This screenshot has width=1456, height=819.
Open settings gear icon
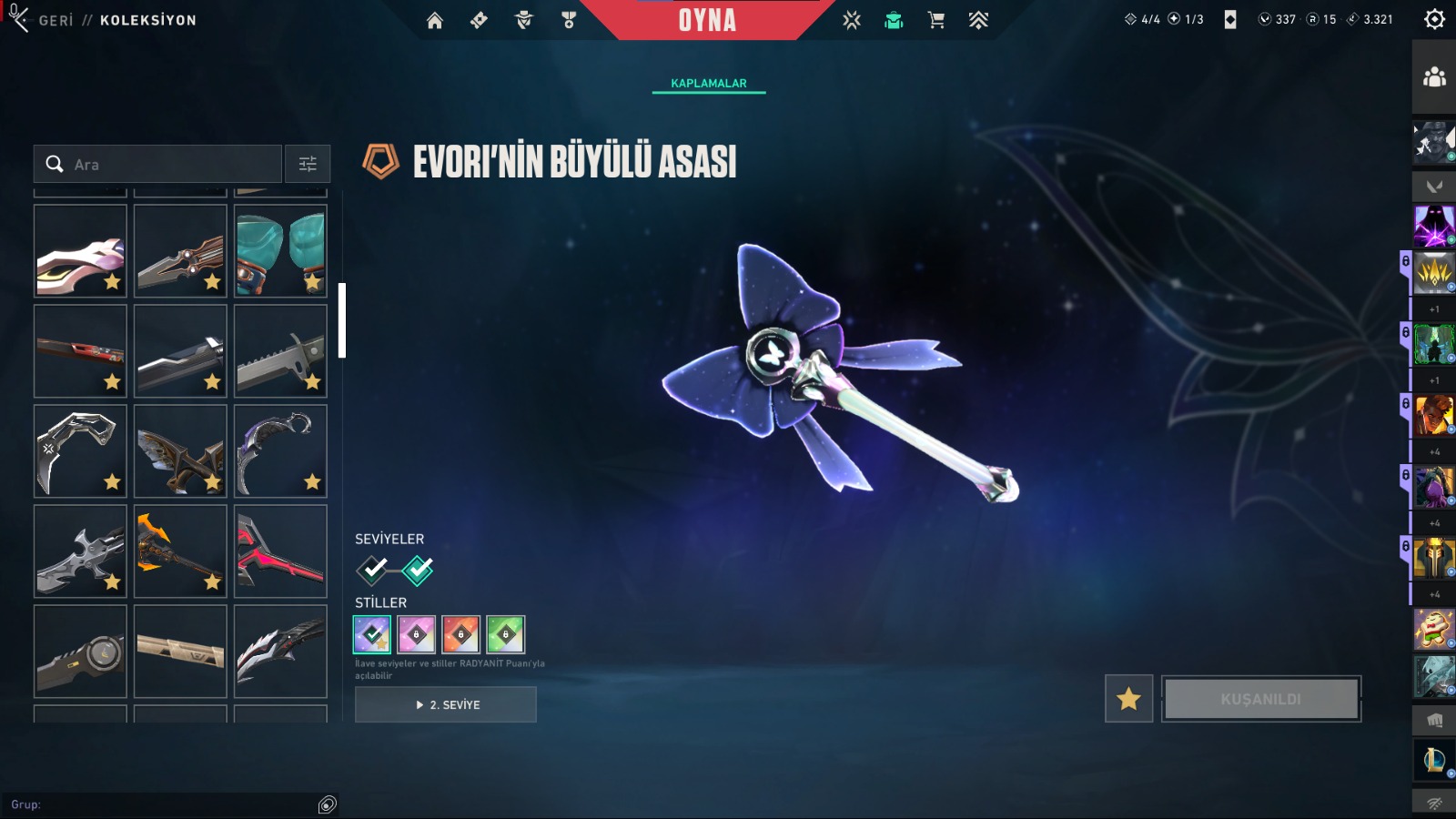click(1434, 19)
